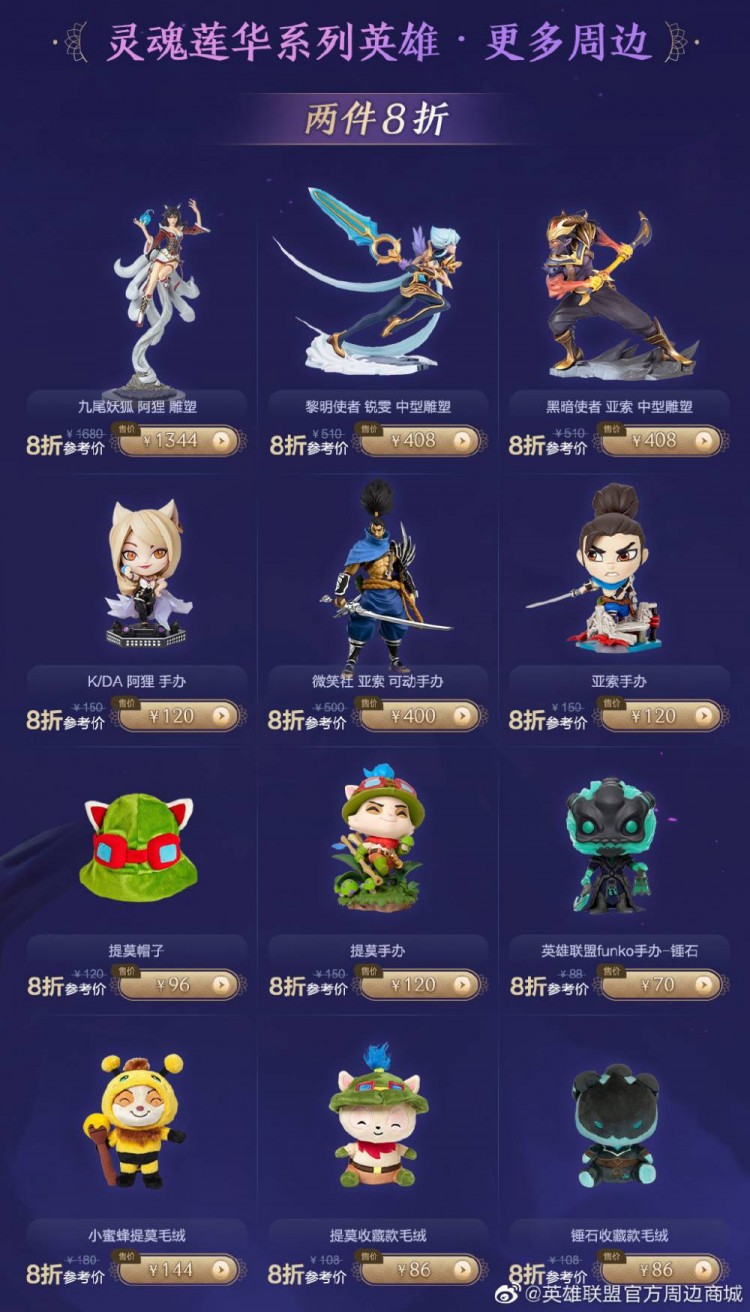Buy the ¥400 Yasuo movable action figure
Viewport: 750px width, 1312px height.
419,716
